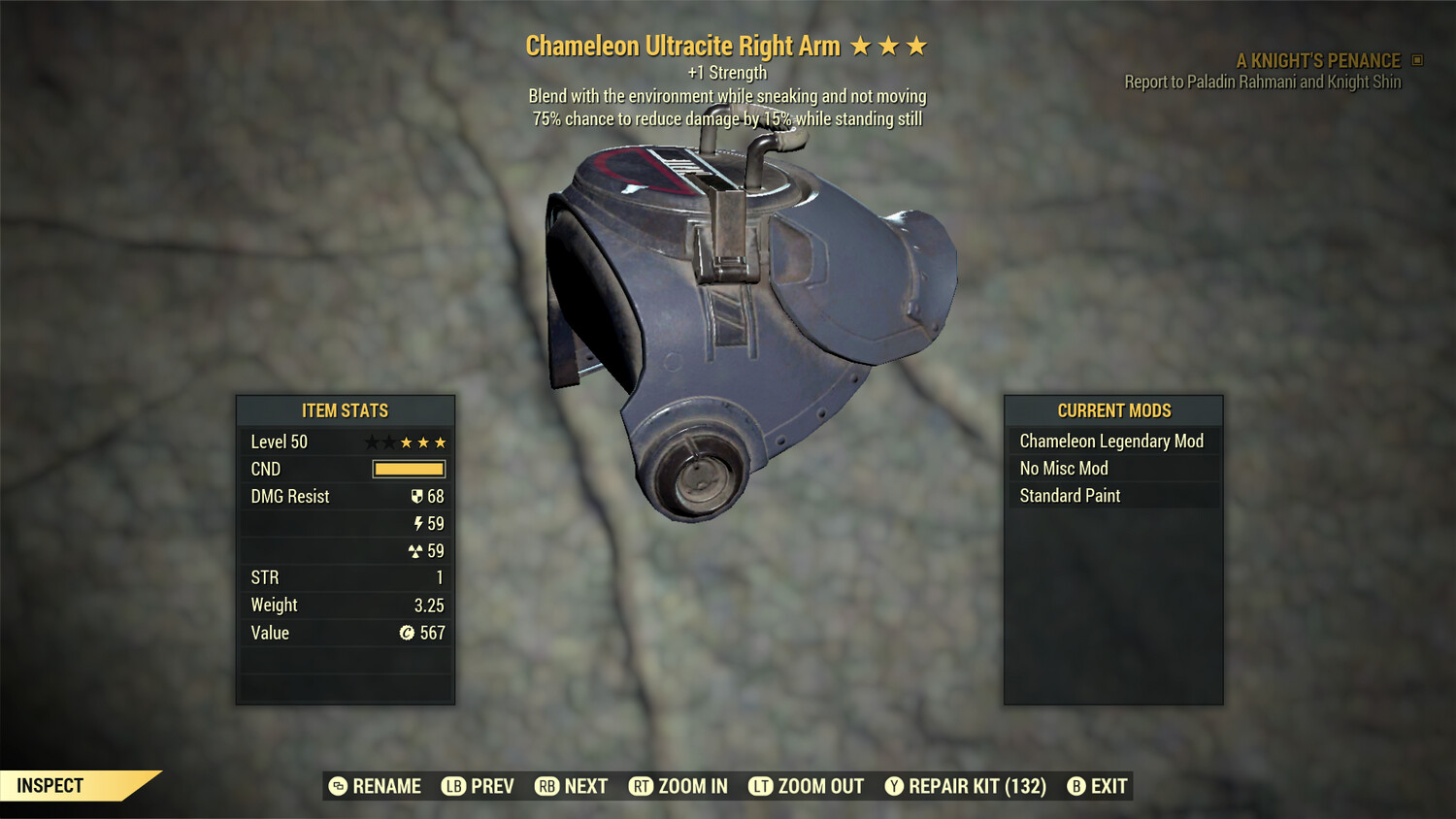The image size is (1456, 819).
Task: Click the radiation resistance icon
Action: (x=418, y=550)
